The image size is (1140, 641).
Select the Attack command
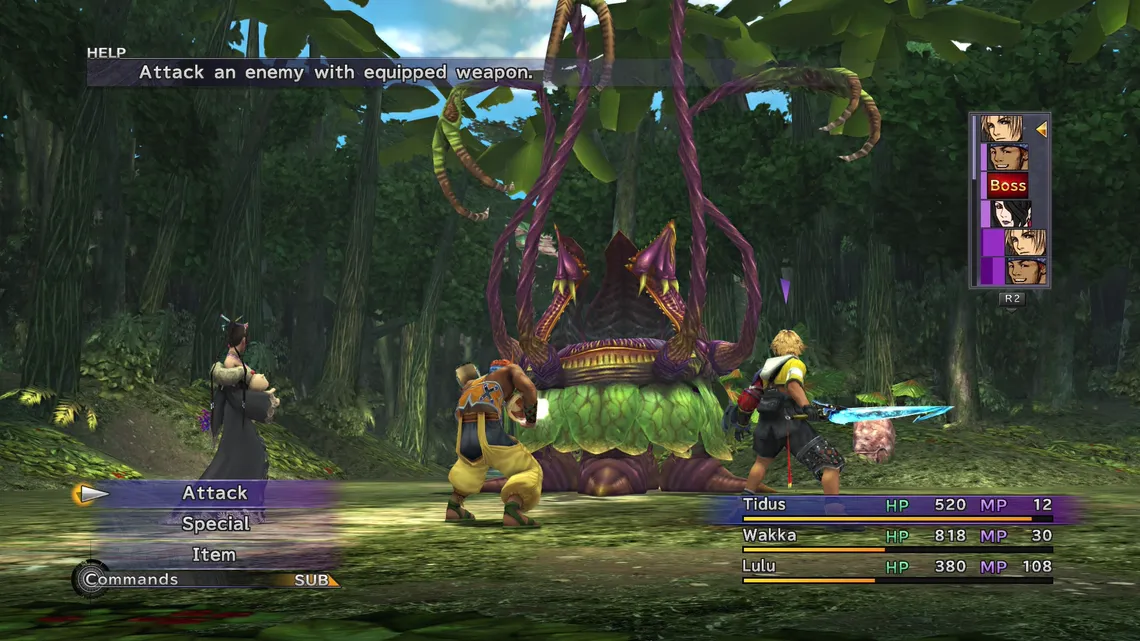[x=215, y=493]
